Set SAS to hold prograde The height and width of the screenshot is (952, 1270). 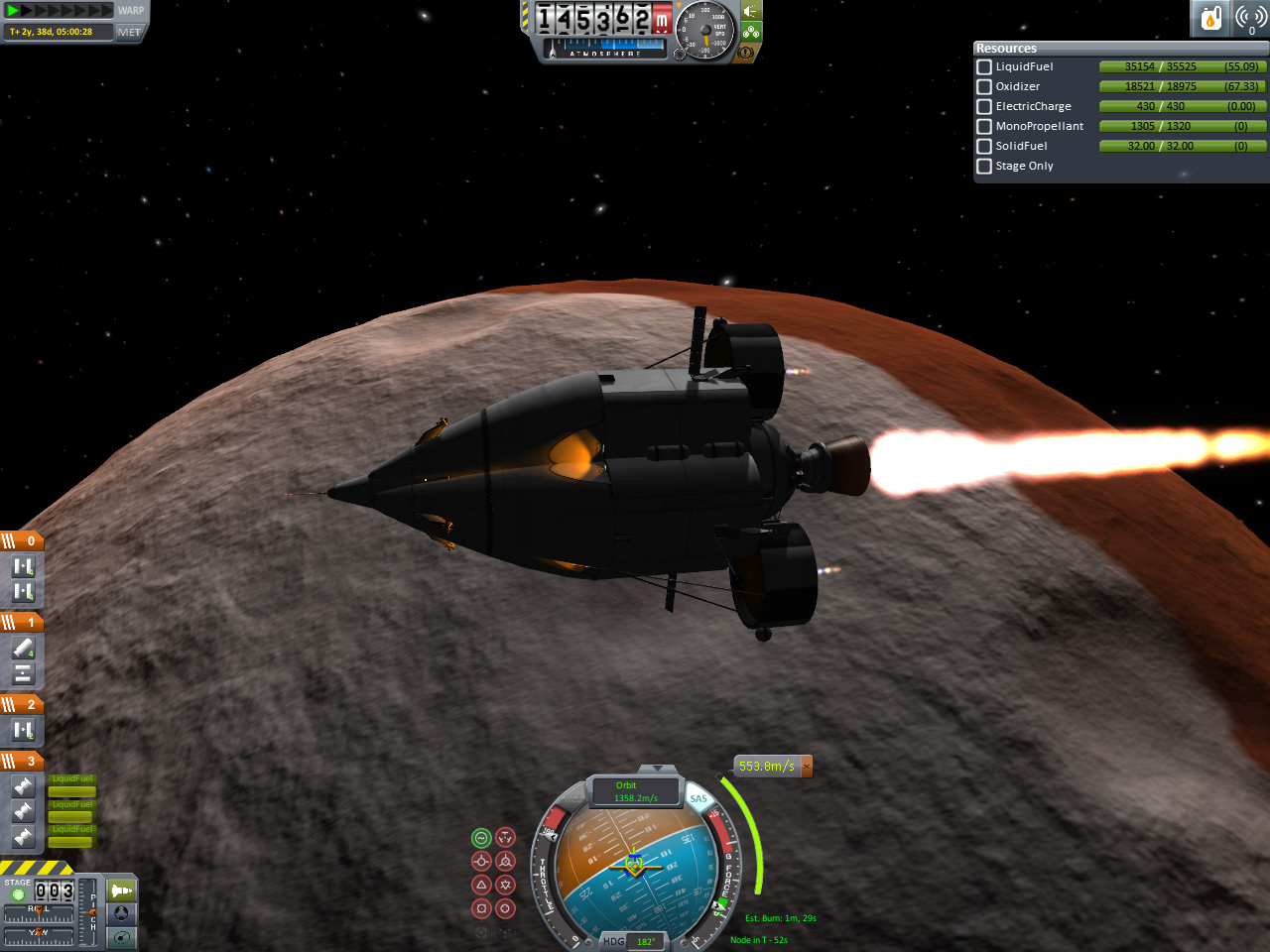(x=481, y=861)
